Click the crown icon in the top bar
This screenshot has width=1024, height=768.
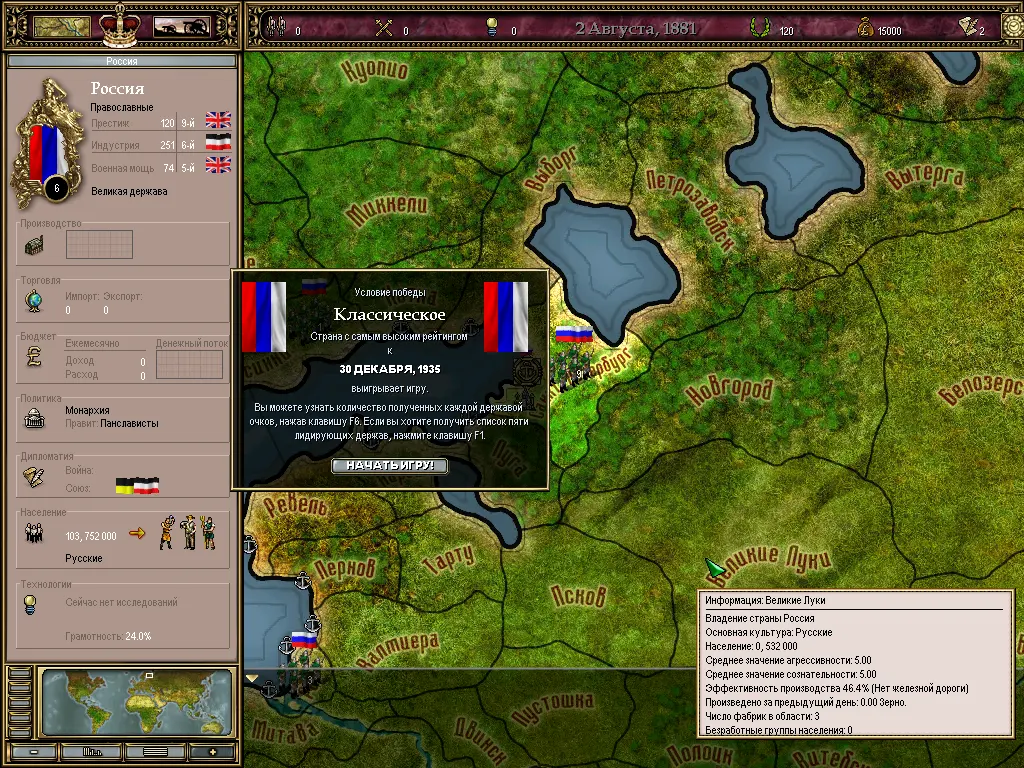pos(122,24)
